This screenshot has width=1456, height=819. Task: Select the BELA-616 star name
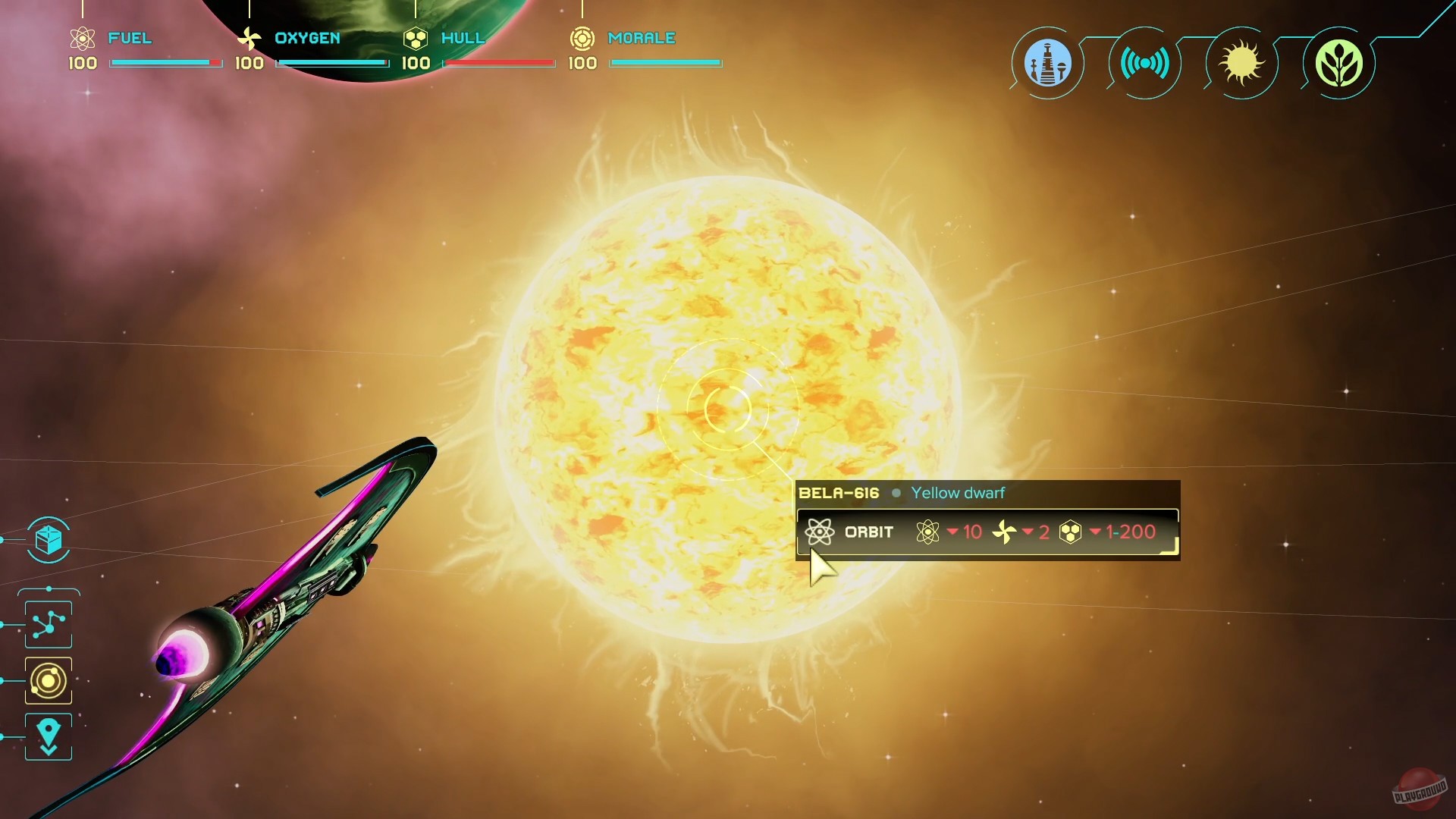[839, 492]
